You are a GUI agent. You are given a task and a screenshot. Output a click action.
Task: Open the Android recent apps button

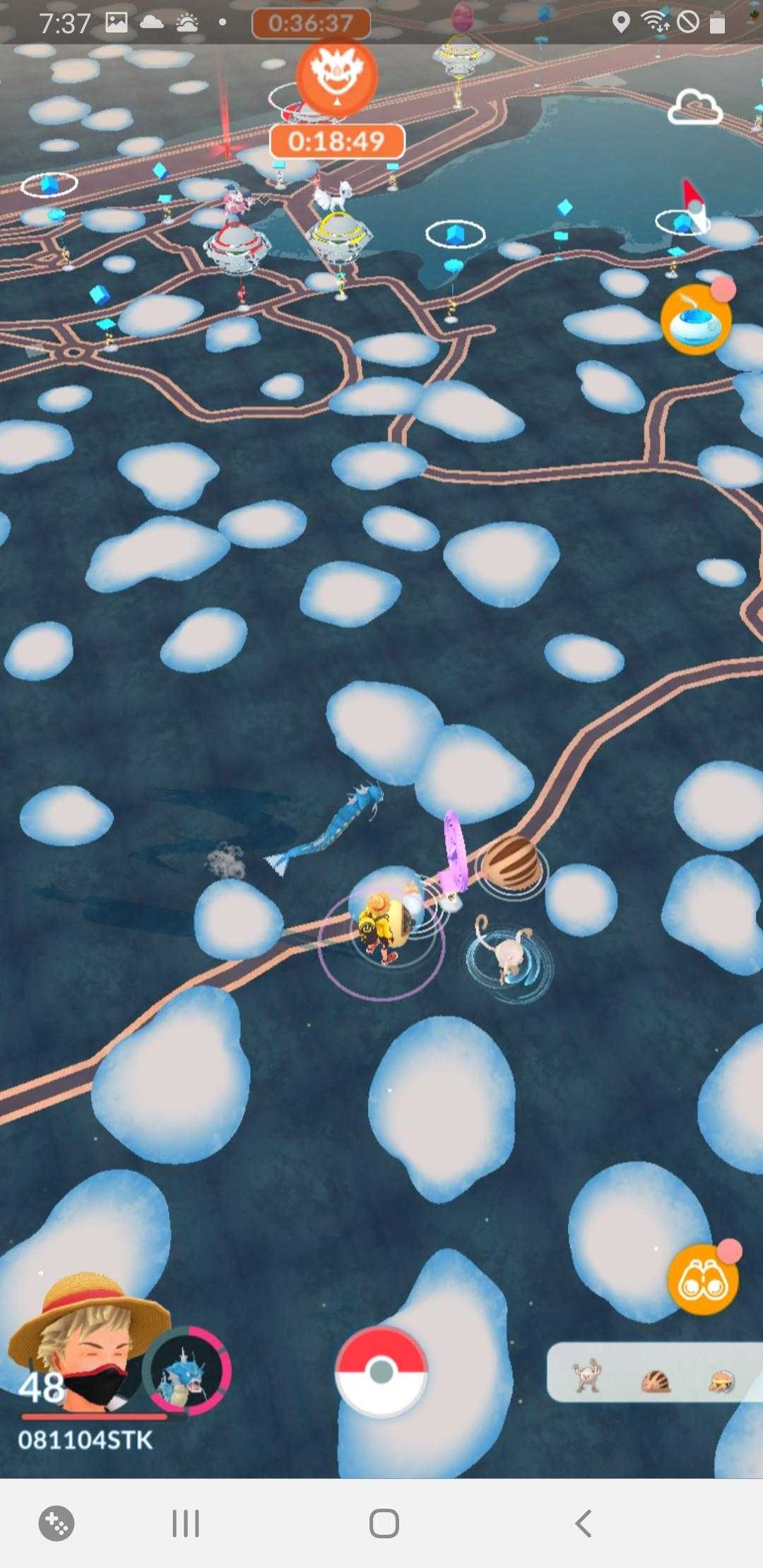[186, 1524]
